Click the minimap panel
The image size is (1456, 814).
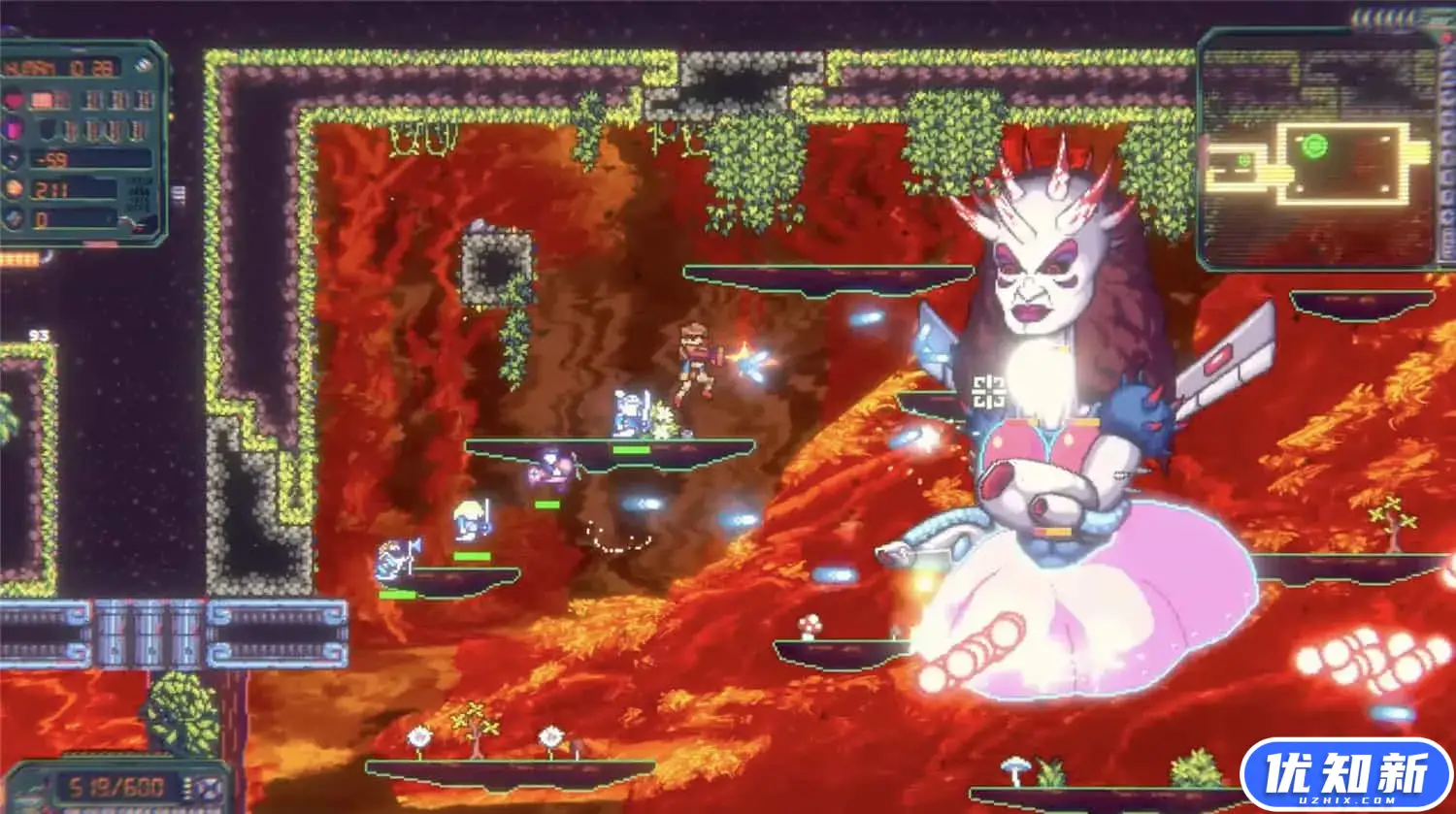coord(1315,148)
